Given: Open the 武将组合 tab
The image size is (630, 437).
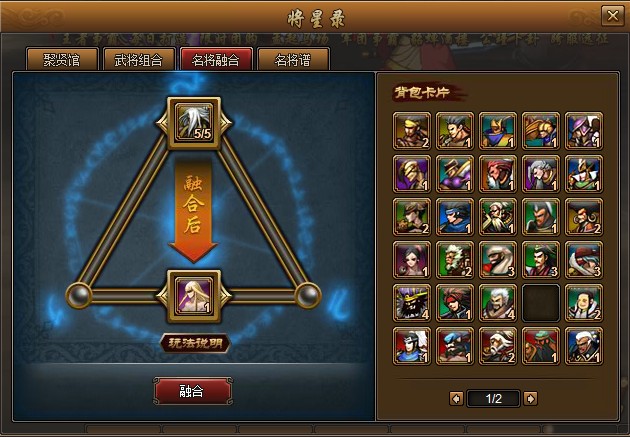Looking at the screenshot, I should [138, 59].
